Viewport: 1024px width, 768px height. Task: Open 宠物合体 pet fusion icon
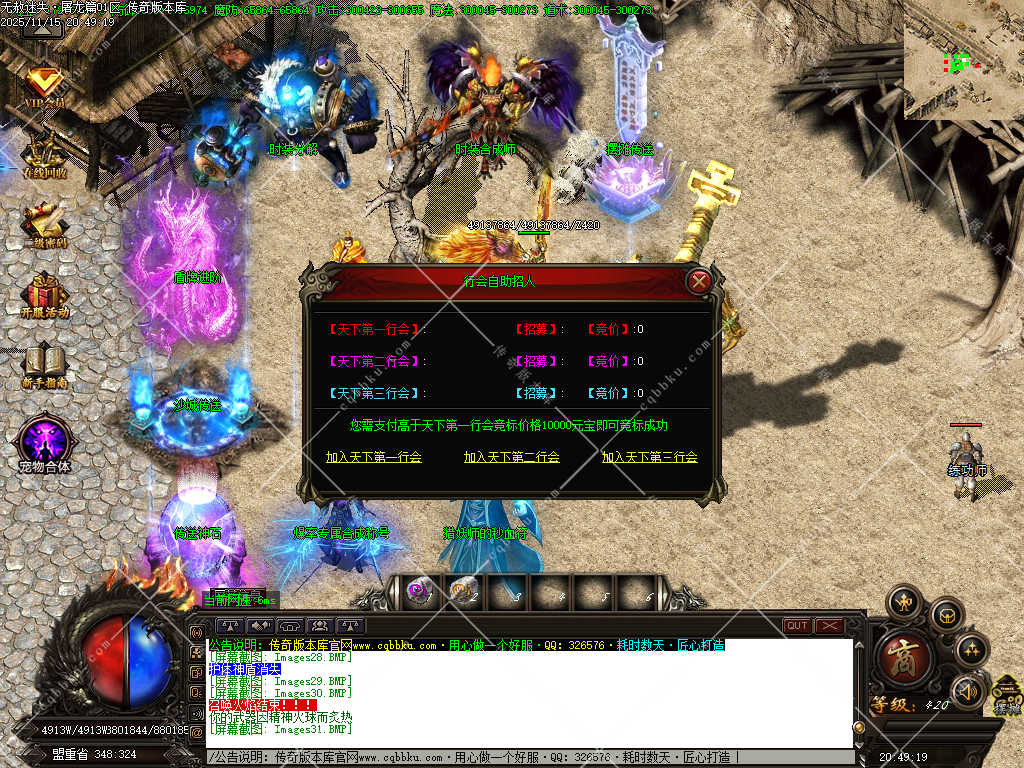click(44, 443)
